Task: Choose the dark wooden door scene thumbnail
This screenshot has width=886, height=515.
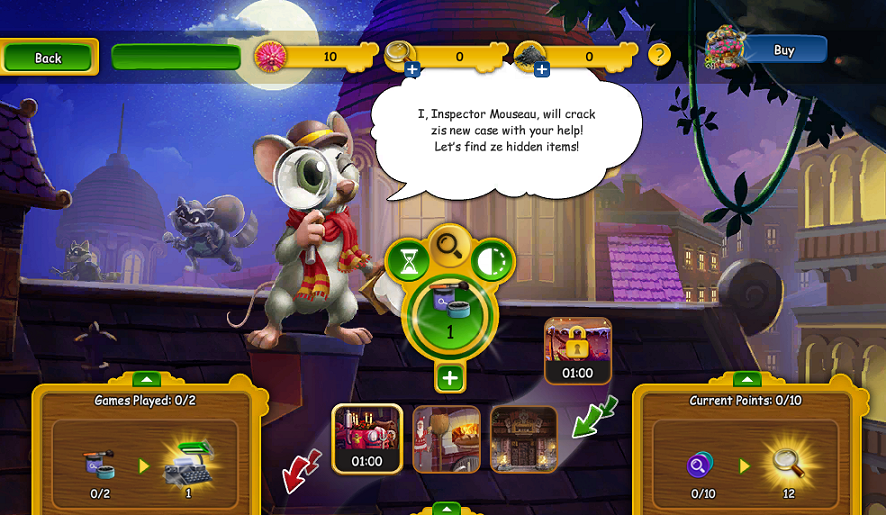Action: pos(523,438)
